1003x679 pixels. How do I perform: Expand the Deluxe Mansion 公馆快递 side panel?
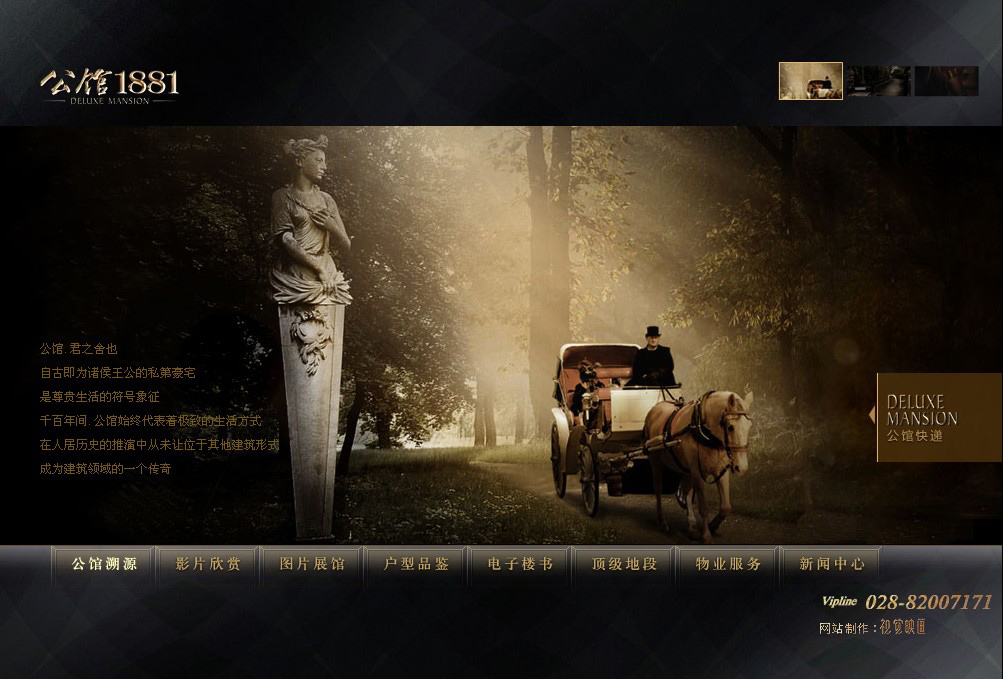938,417
